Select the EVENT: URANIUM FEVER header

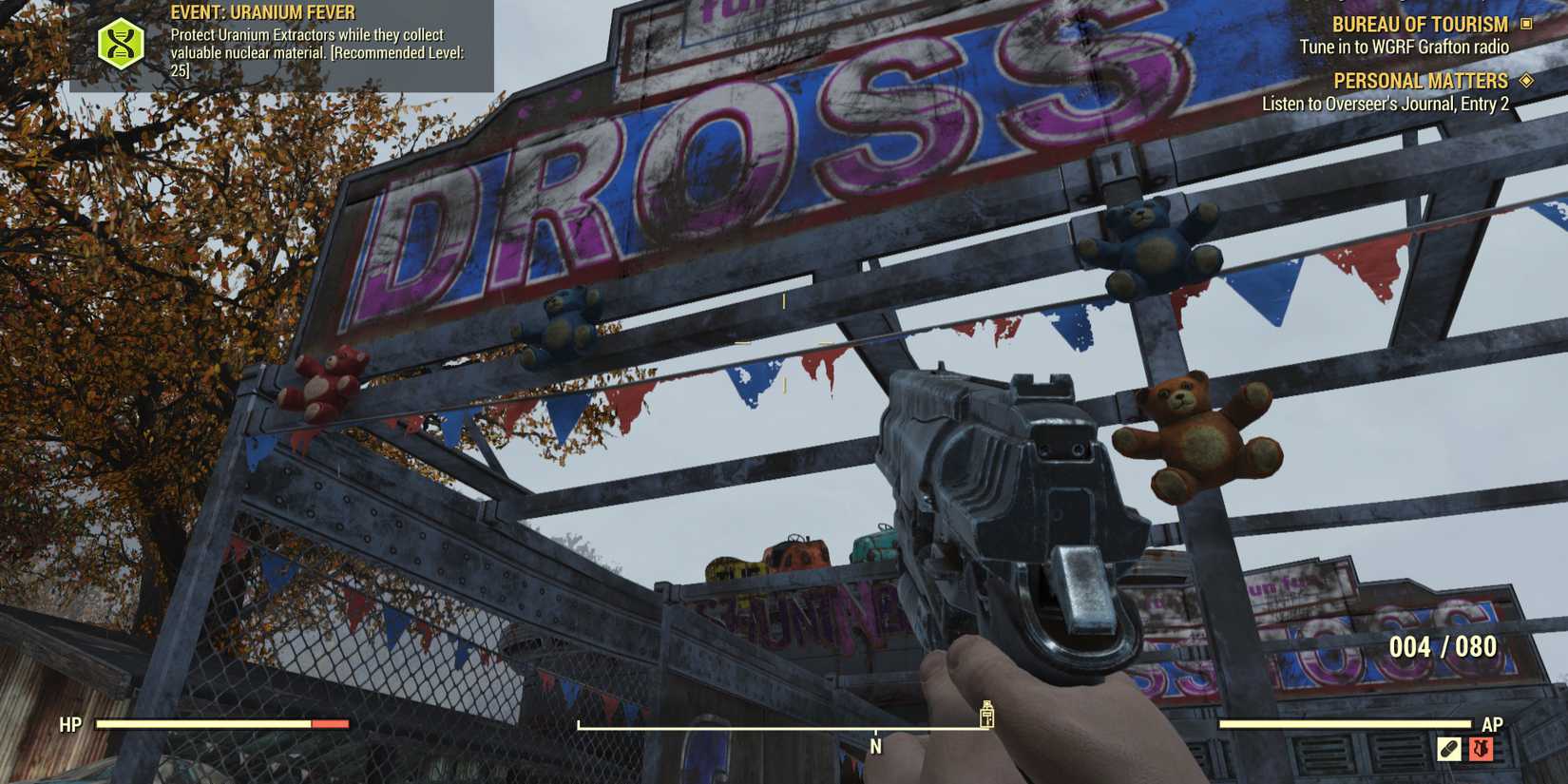click(261, 12)
